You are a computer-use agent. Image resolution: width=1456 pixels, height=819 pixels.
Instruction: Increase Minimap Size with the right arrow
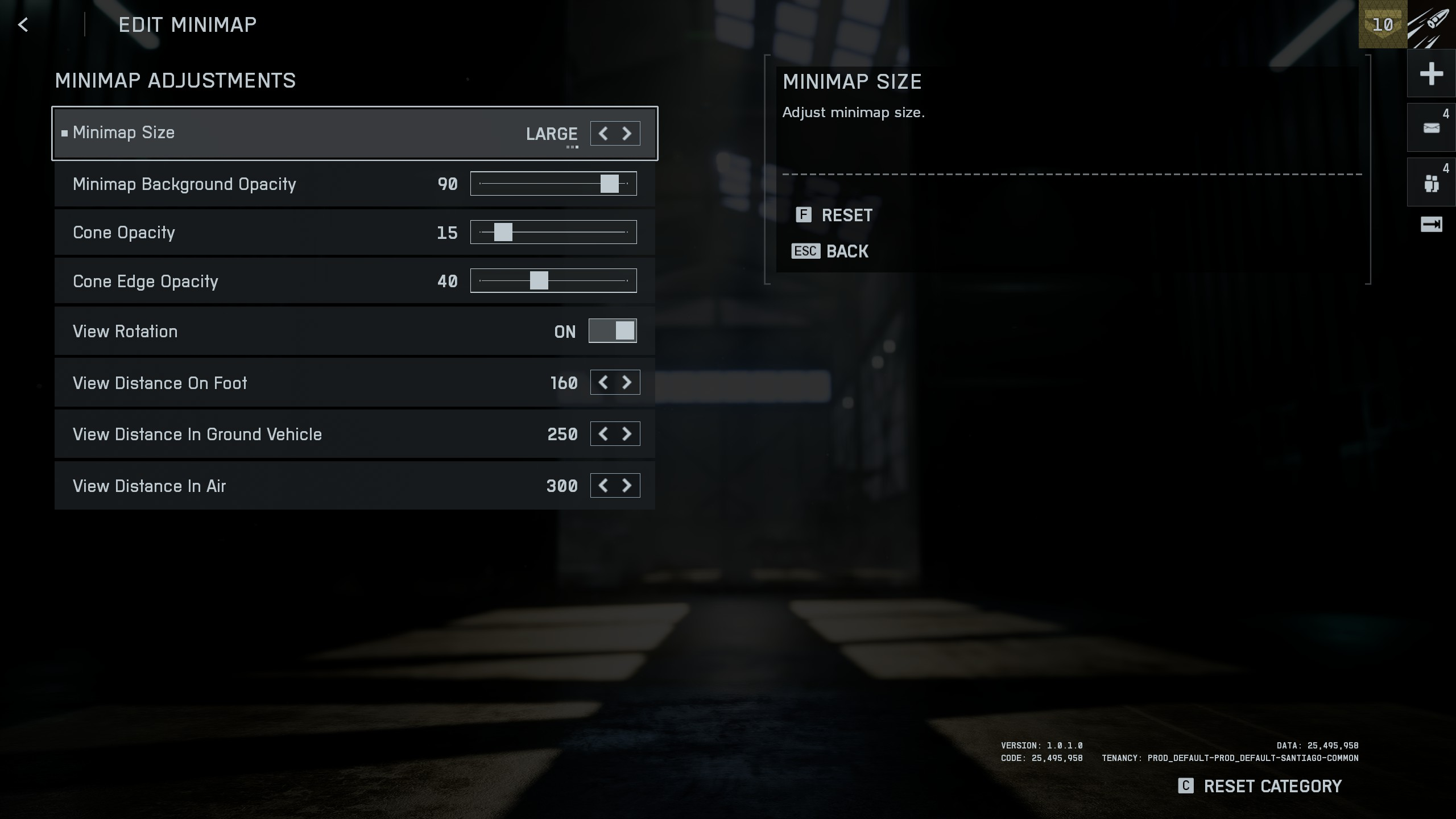(627, 134)
